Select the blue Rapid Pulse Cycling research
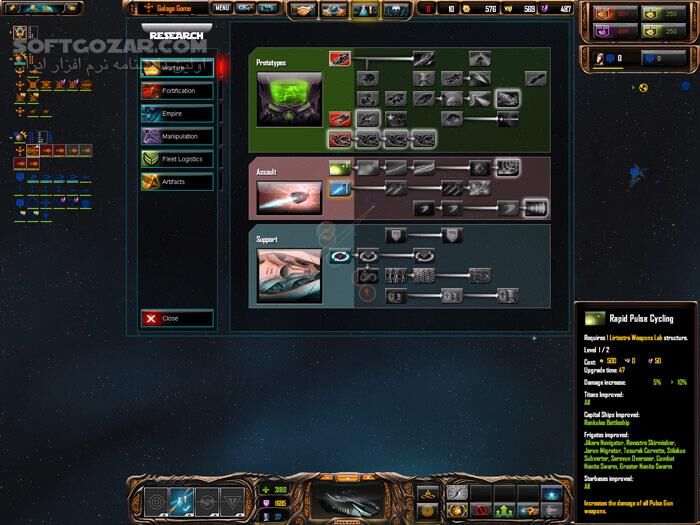 [x=340, y=187]
